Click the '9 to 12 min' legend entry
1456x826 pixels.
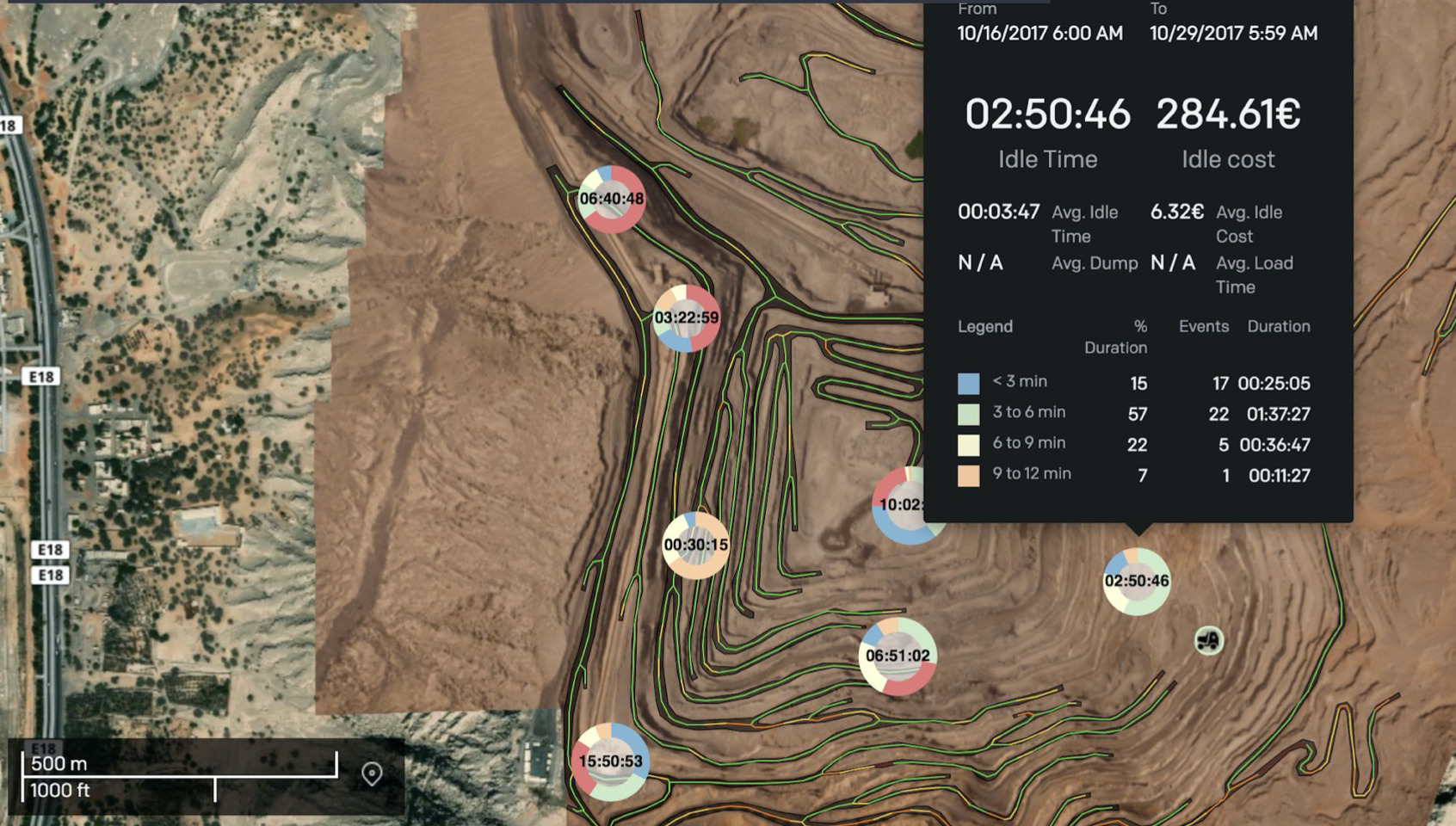pyautogui.click(x=1031, y=474)
